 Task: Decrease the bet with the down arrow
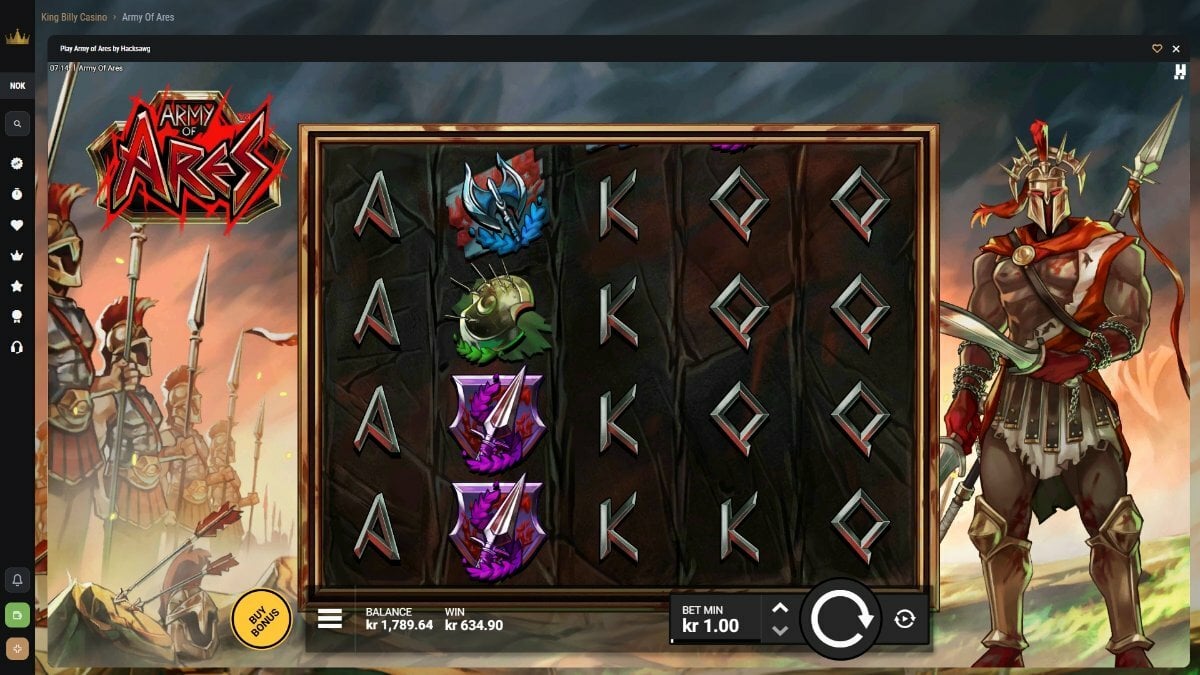[780, 630]
